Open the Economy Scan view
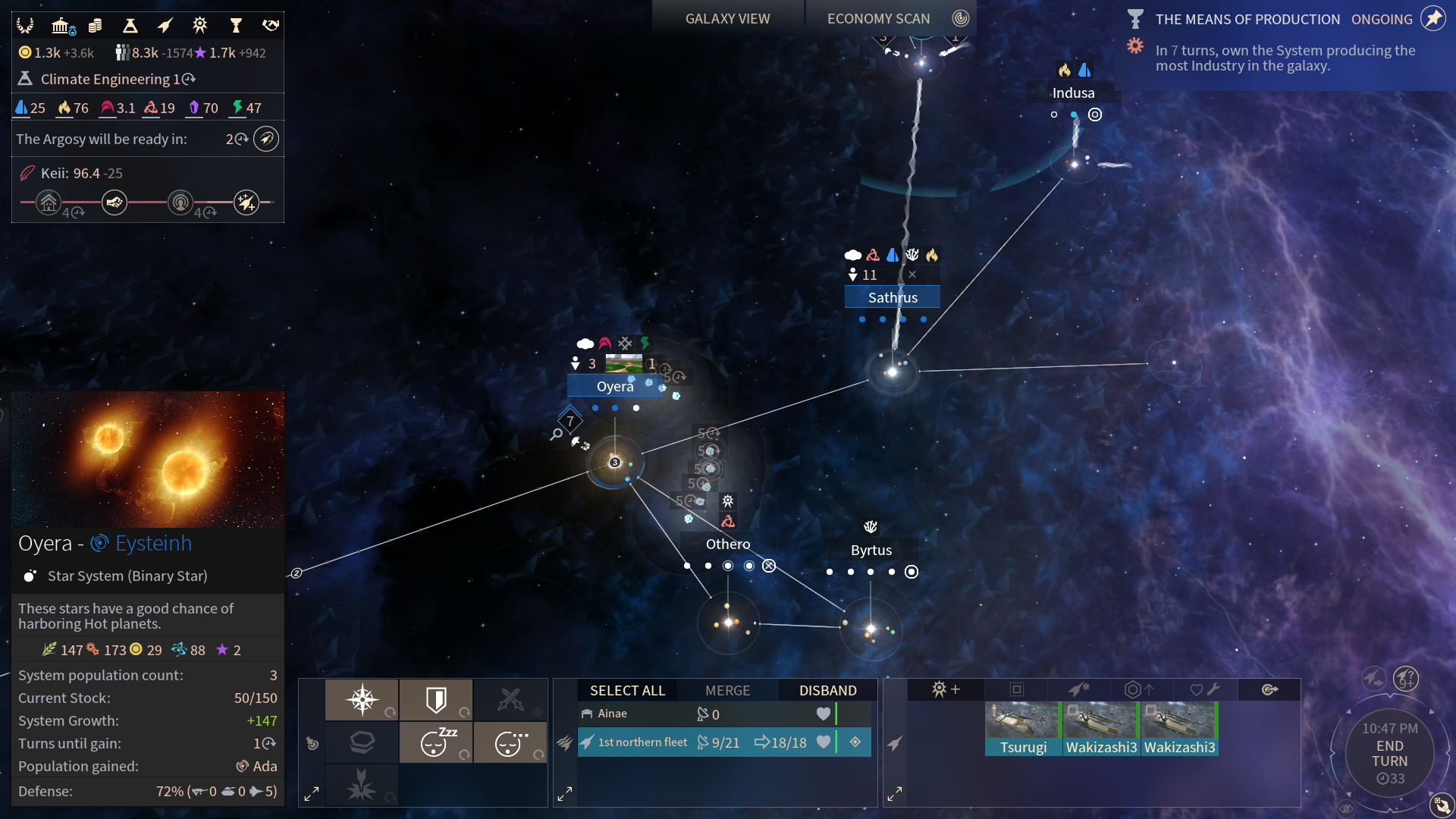This screenshot has height=819, width=1456. tap(878, 19)
